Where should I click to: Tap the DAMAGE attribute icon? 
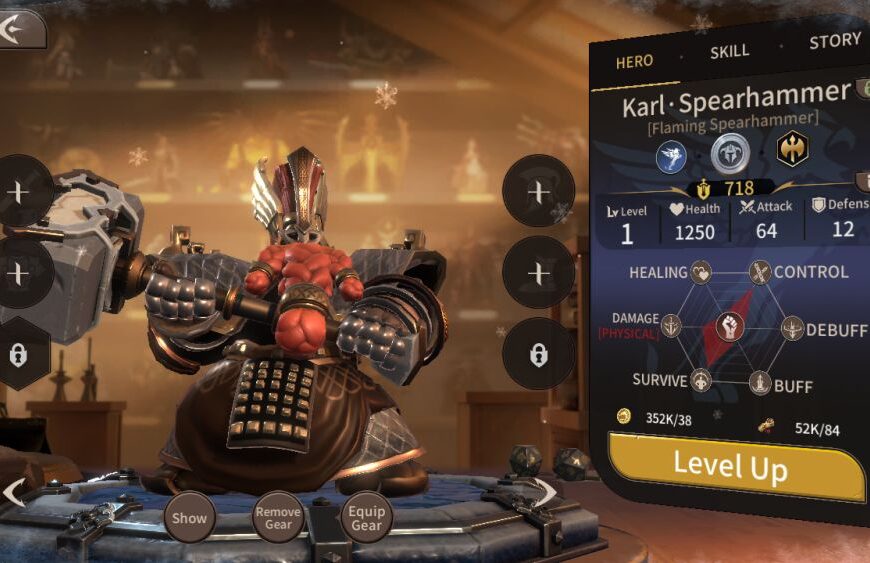[670, 325]
